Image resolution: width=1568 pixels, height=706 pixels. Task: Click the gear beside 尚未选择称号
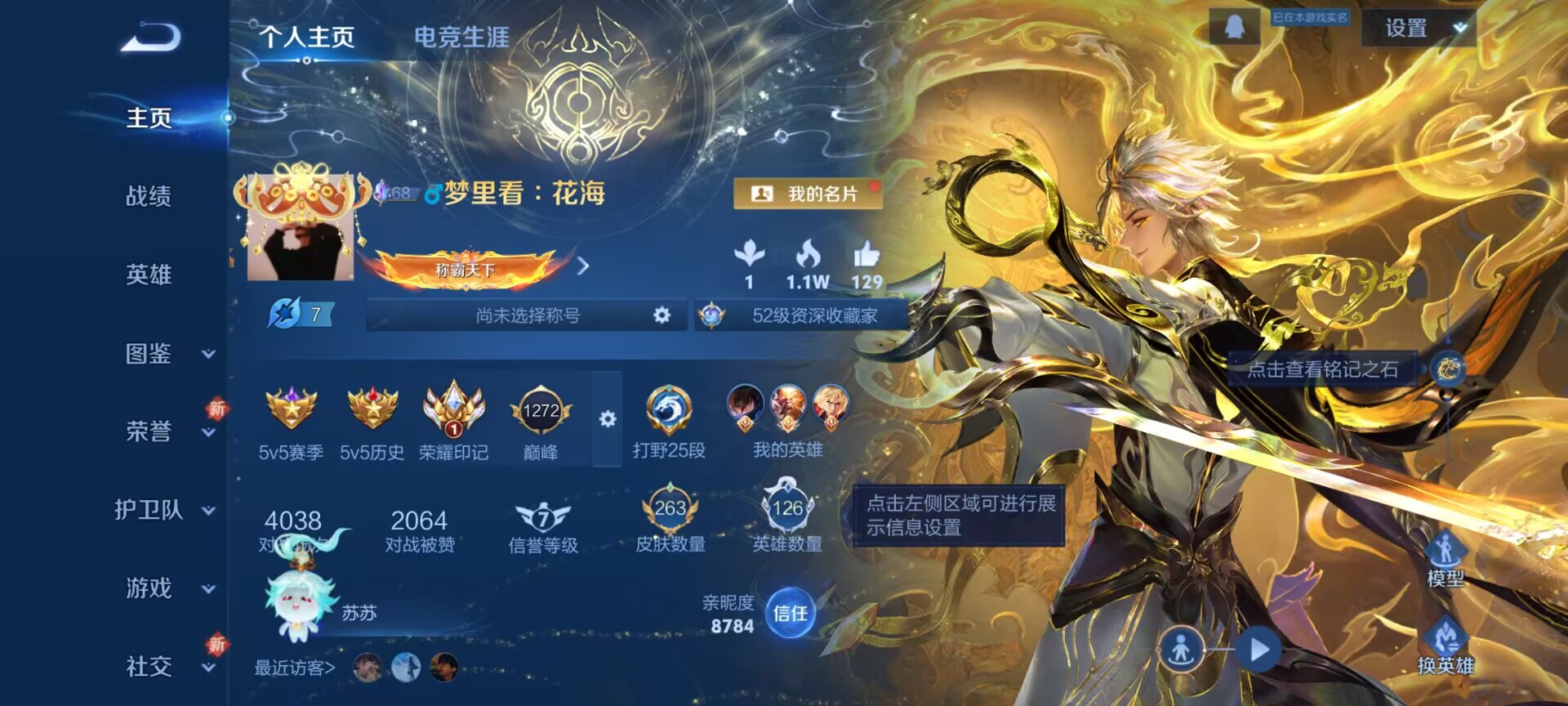pyautogui.click(x=663, y=314)
